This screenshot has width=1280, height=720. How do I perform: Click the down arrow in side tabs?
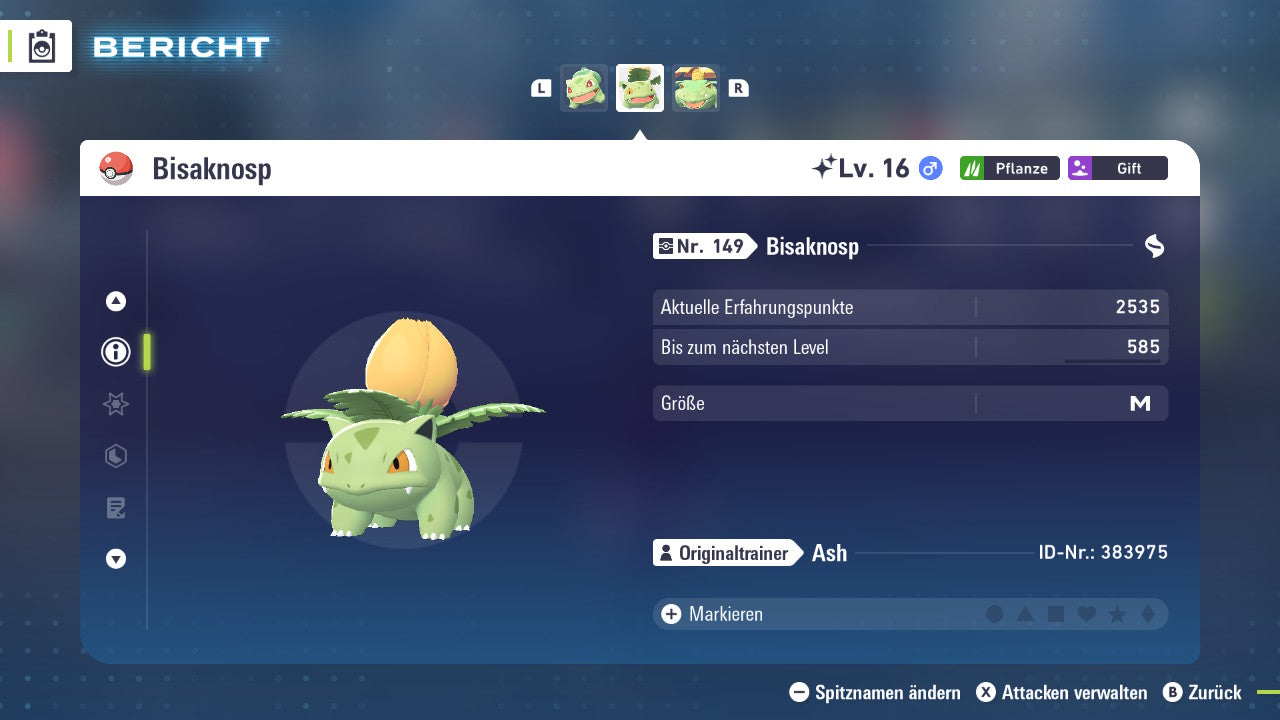(x=116, y=560)
